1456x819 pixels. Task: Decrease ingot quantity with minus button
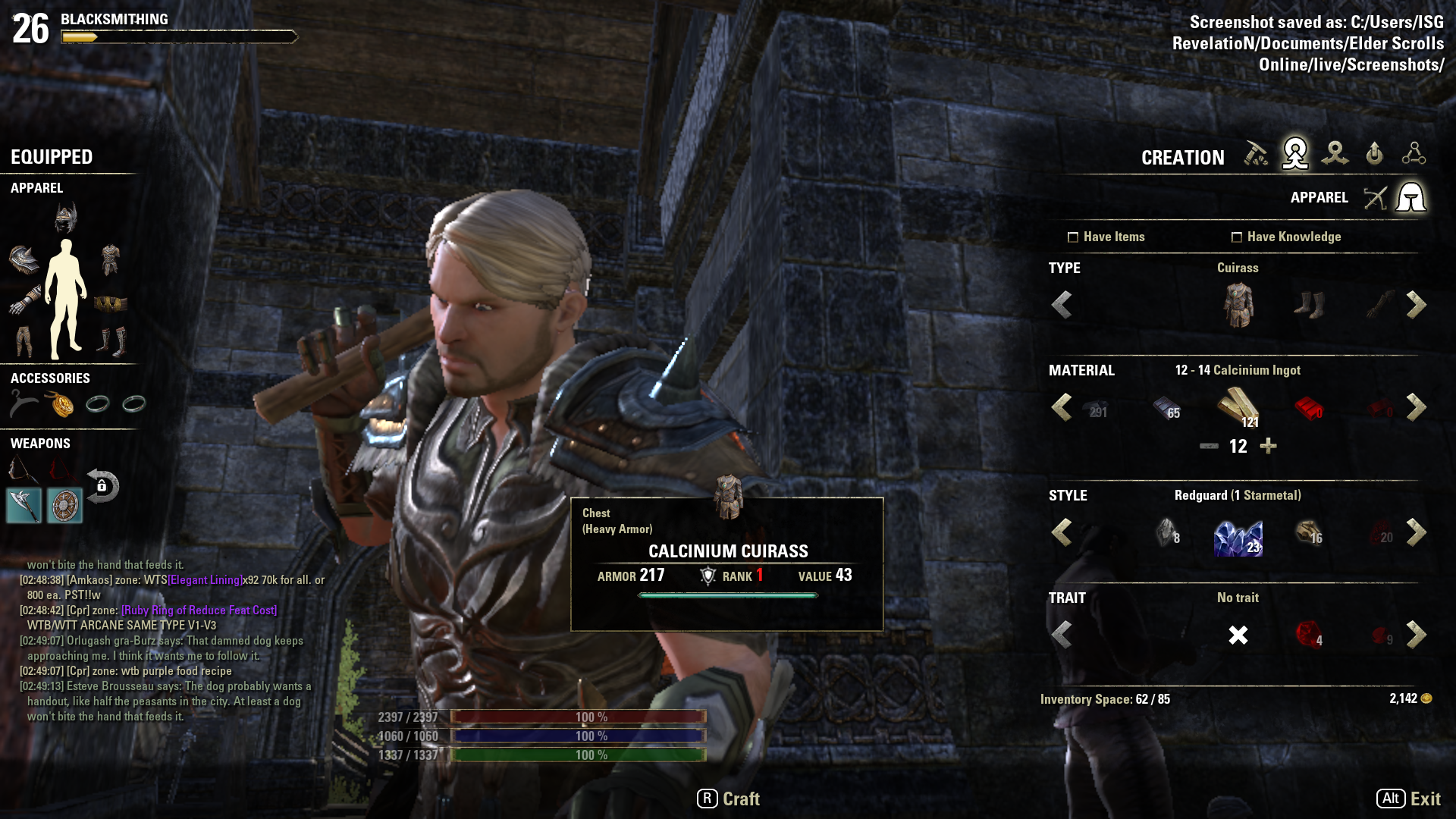pyautogui.click(x=1209, y=446)
